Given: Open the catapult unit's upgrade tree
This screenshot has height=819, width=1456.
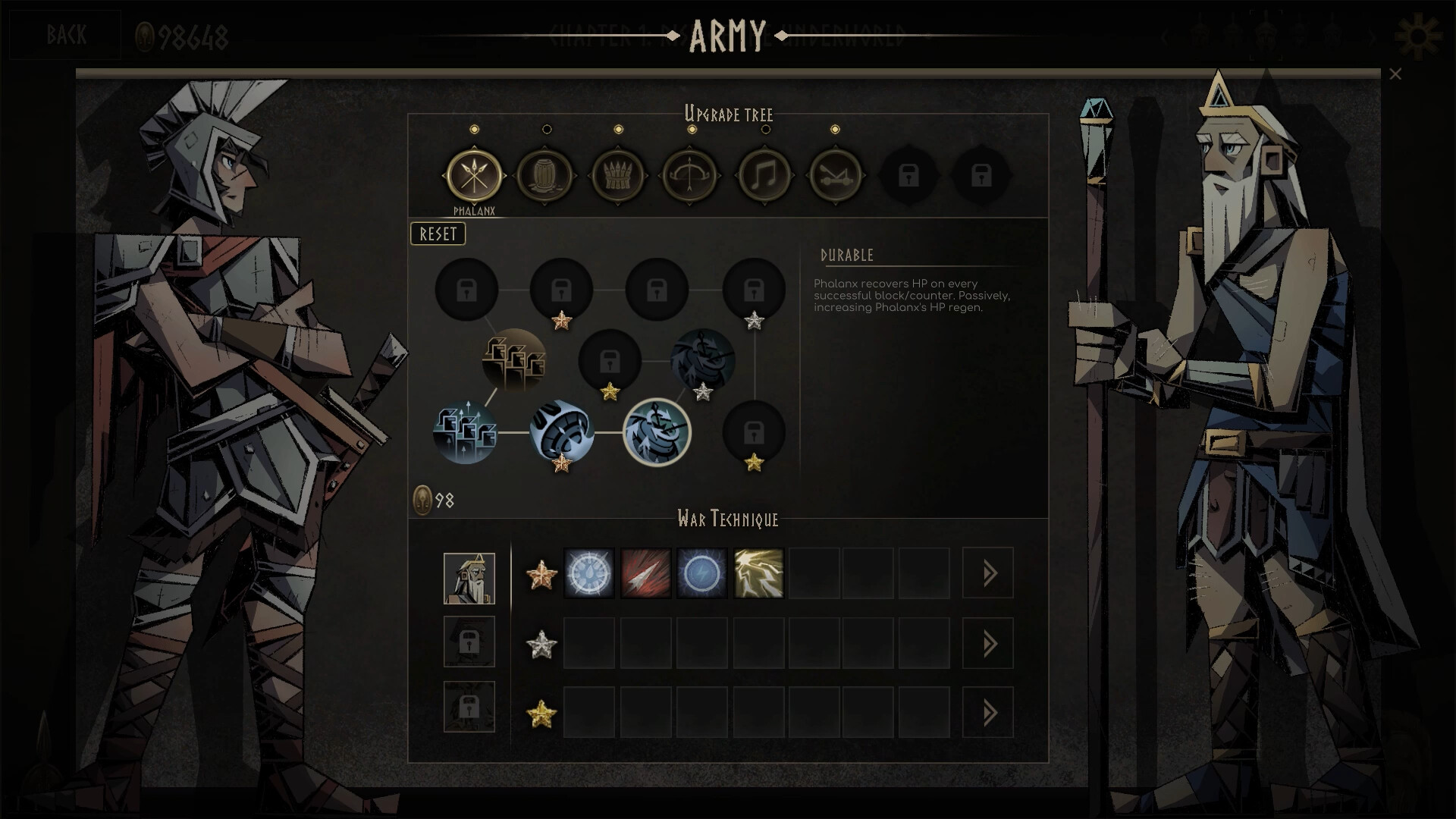Looking at the screenshot, I should (x=836, y=175).
